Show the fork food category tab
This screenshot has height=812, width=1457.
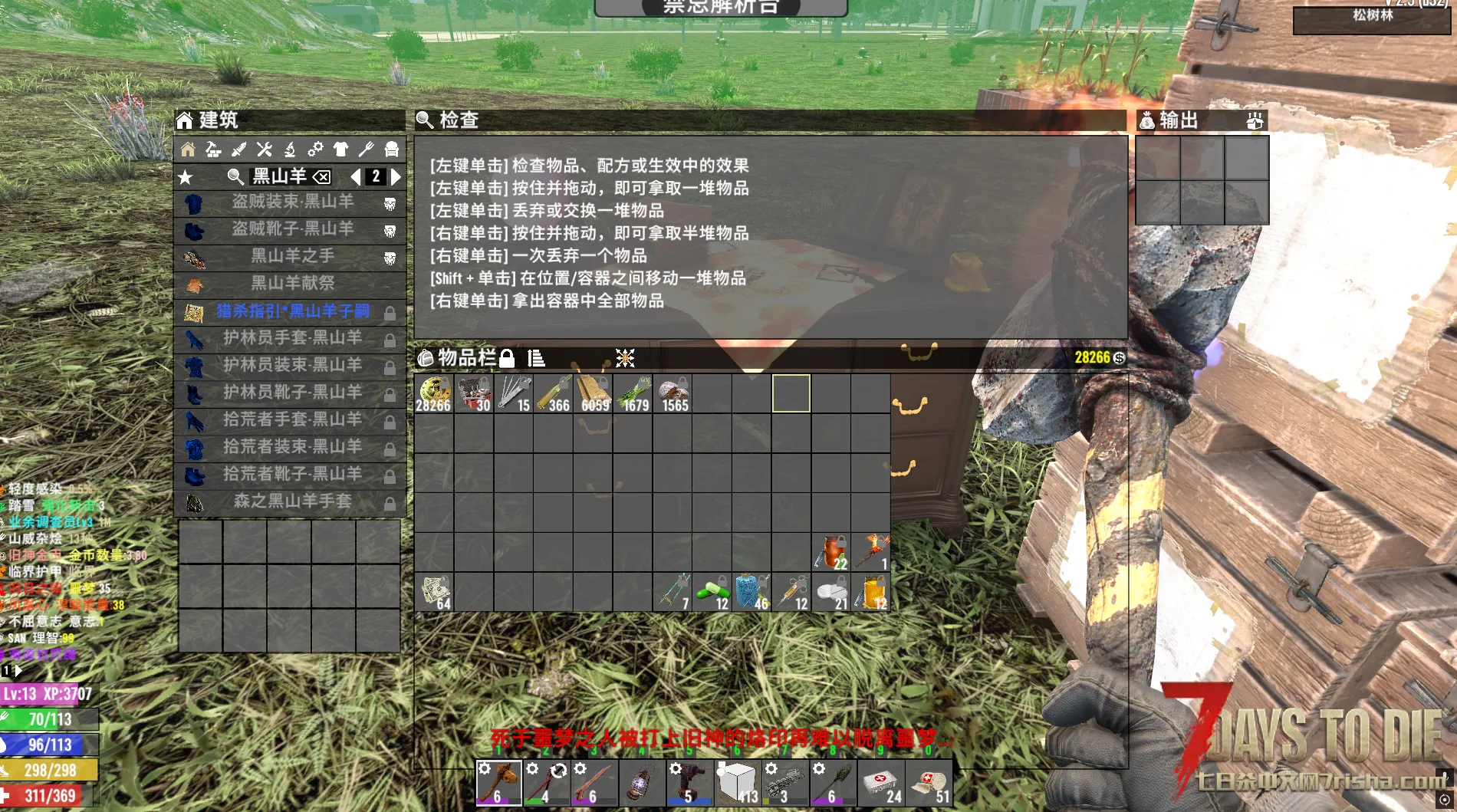pos(366,150)
